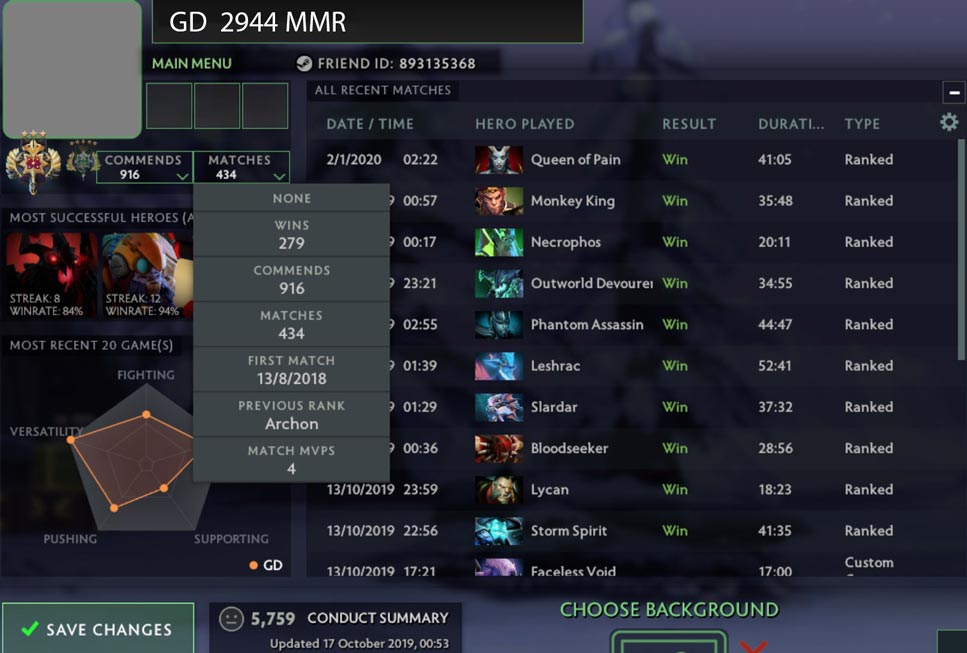Collapse the All Recent Matches panel
The width and height of the screenshot is (967, 653).
tap(953, 92)
